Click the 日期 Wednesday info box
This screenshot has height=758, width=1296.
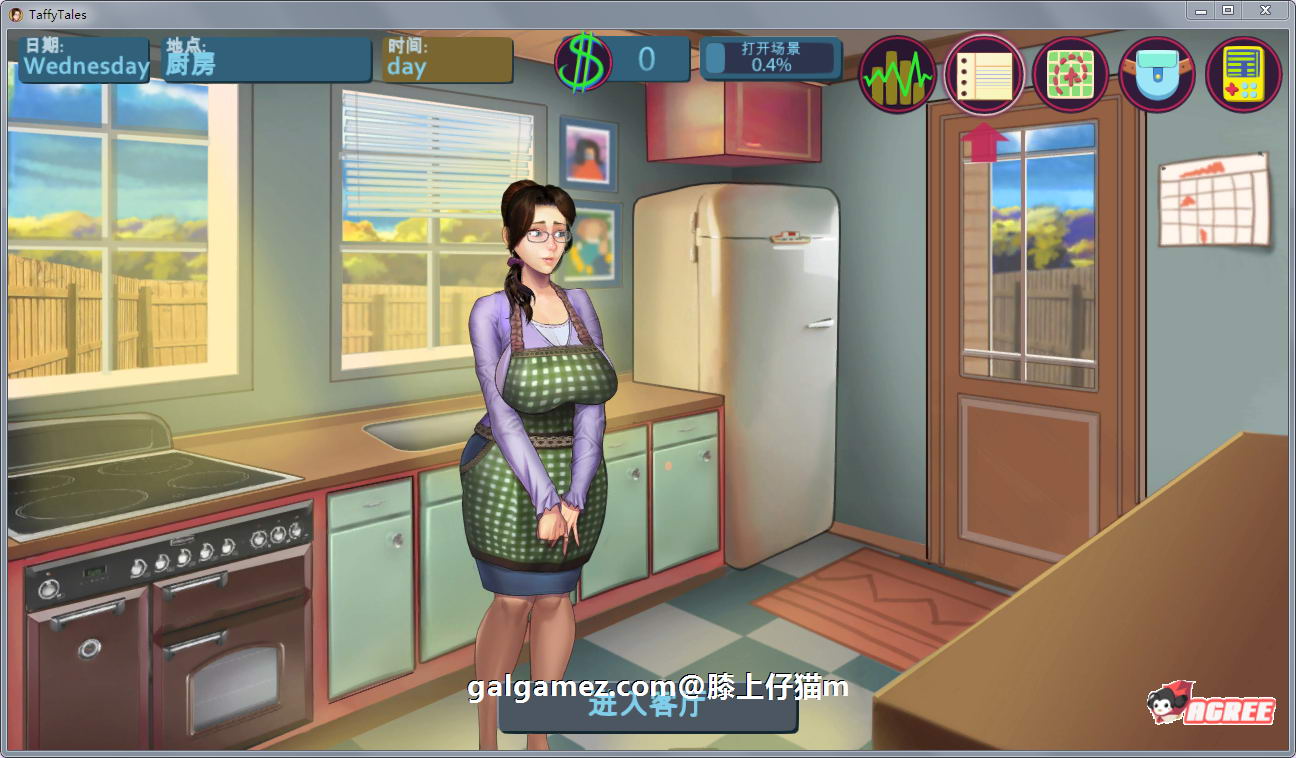(84, 58)
